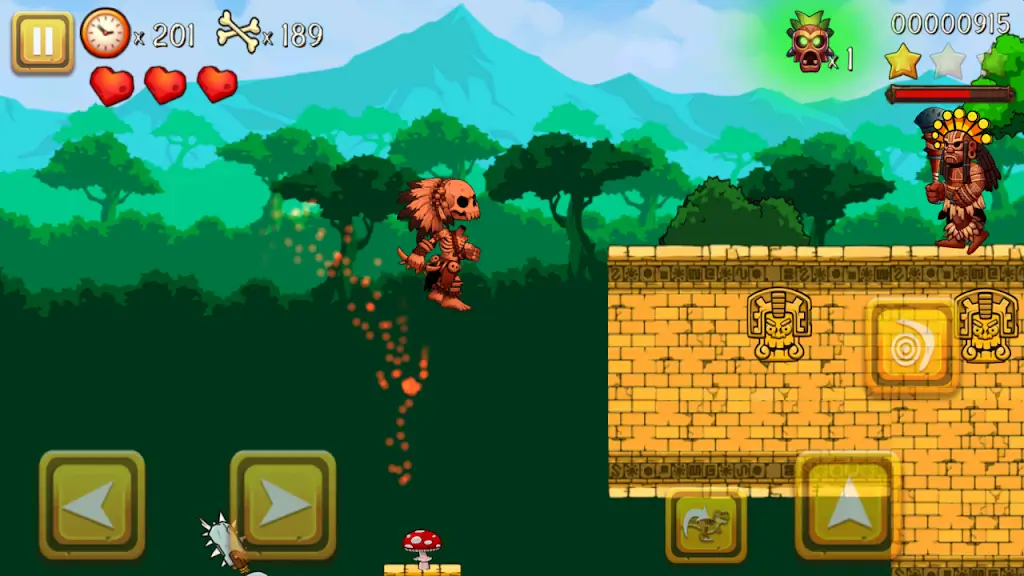Activate the swirl attack button

coord(912,345)
